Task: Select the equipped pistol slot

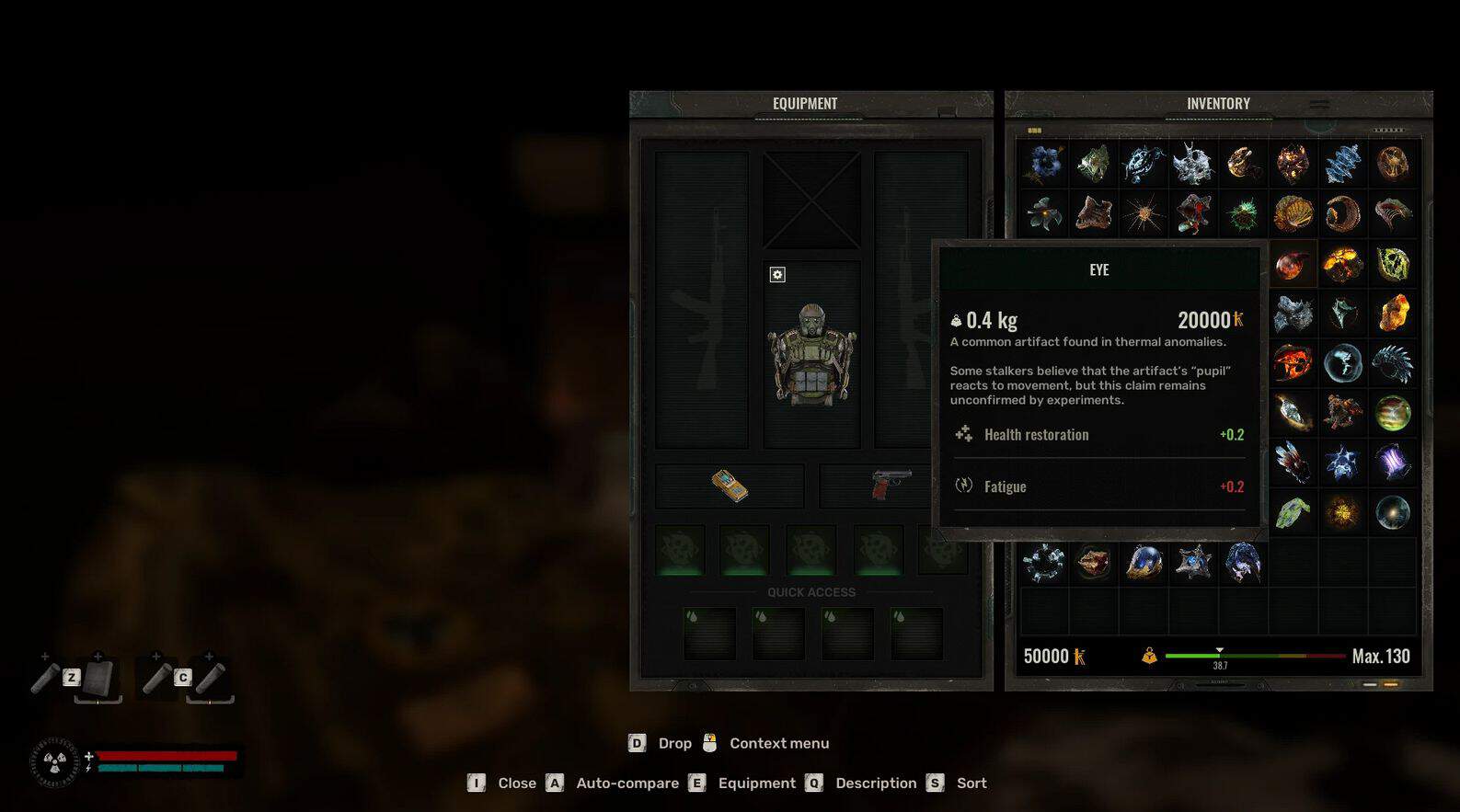Action: (x=890, y=485)
